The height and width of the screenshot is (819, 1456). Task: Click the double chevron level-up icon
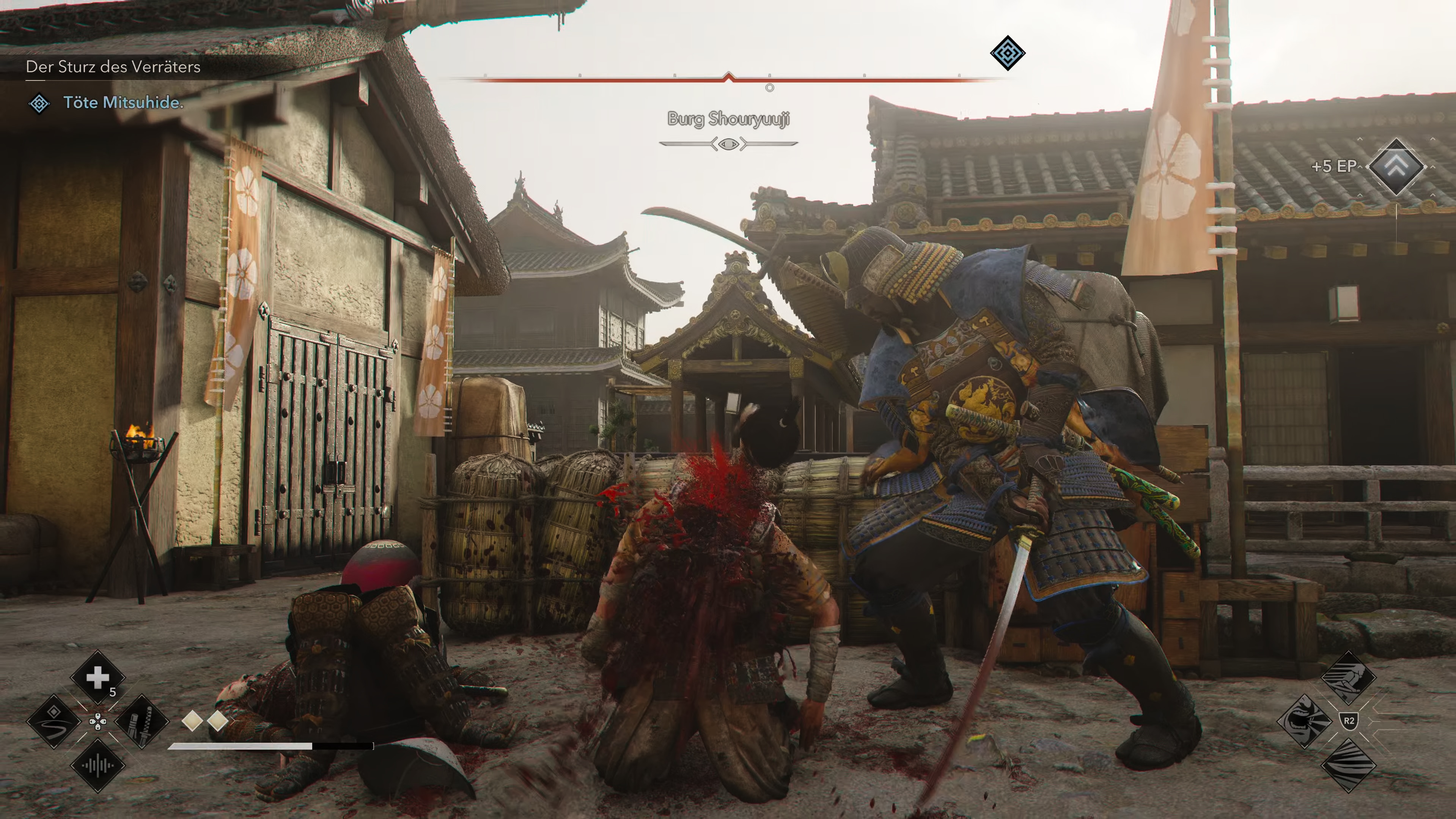tap(1396, 166)
